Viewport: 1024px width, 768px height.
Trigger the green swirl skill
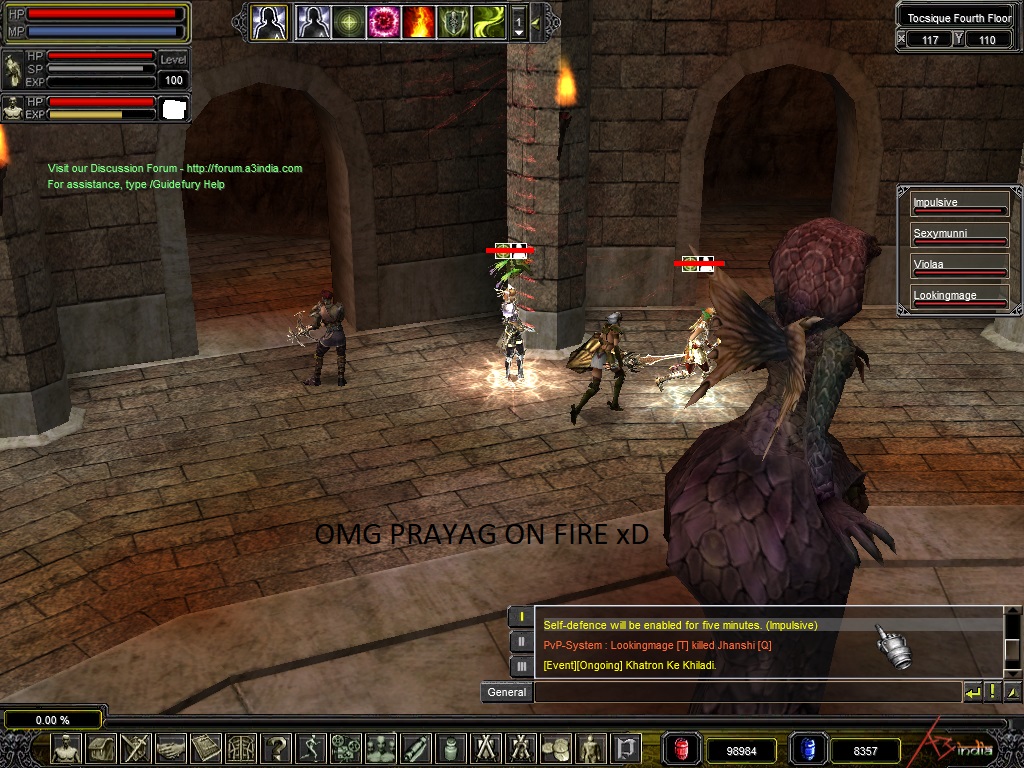coord(489,21)
